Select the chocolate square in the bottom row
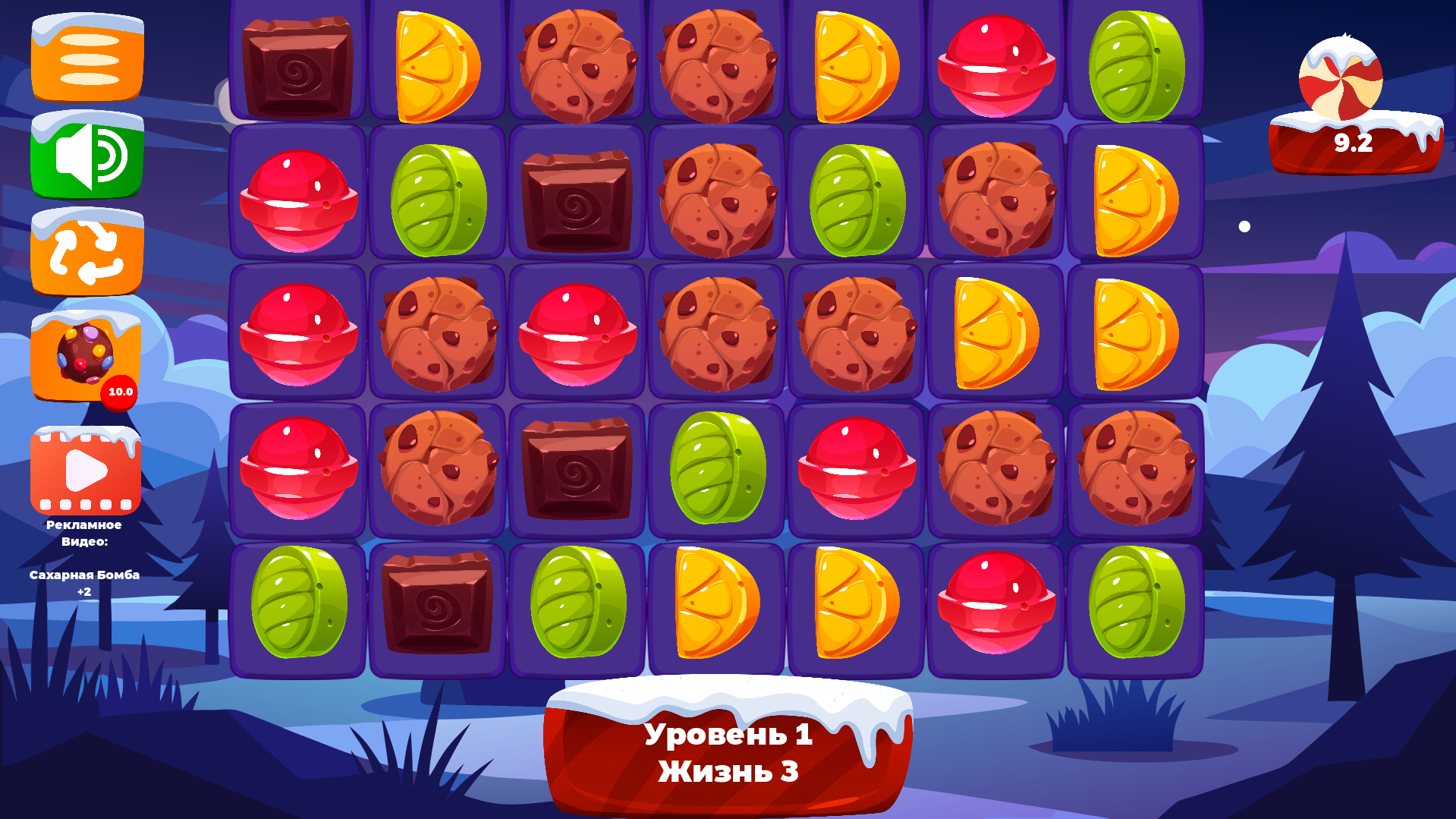1456x819 pixels. coord(436,603)
